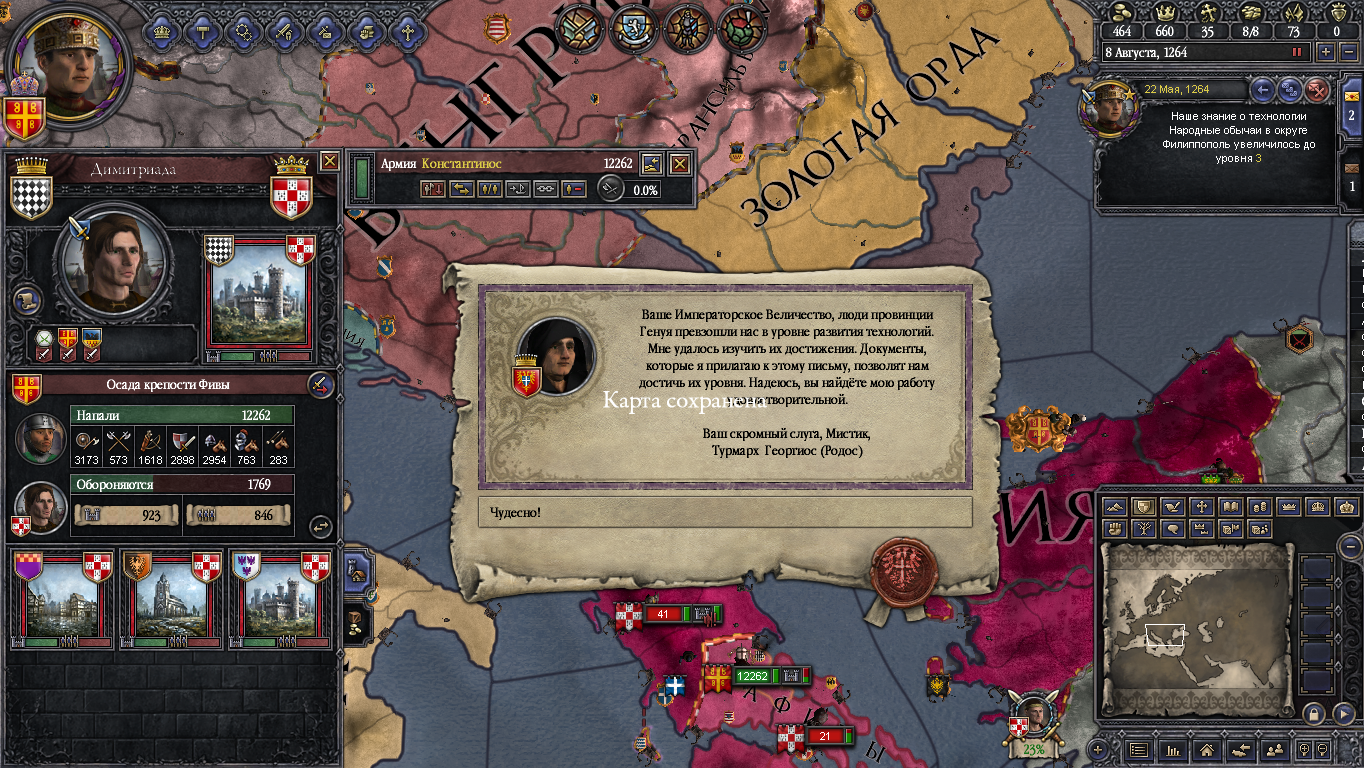Close the Константинос army panel
The width and height of the screenshot is (1364, 768).
click(680, 164)
